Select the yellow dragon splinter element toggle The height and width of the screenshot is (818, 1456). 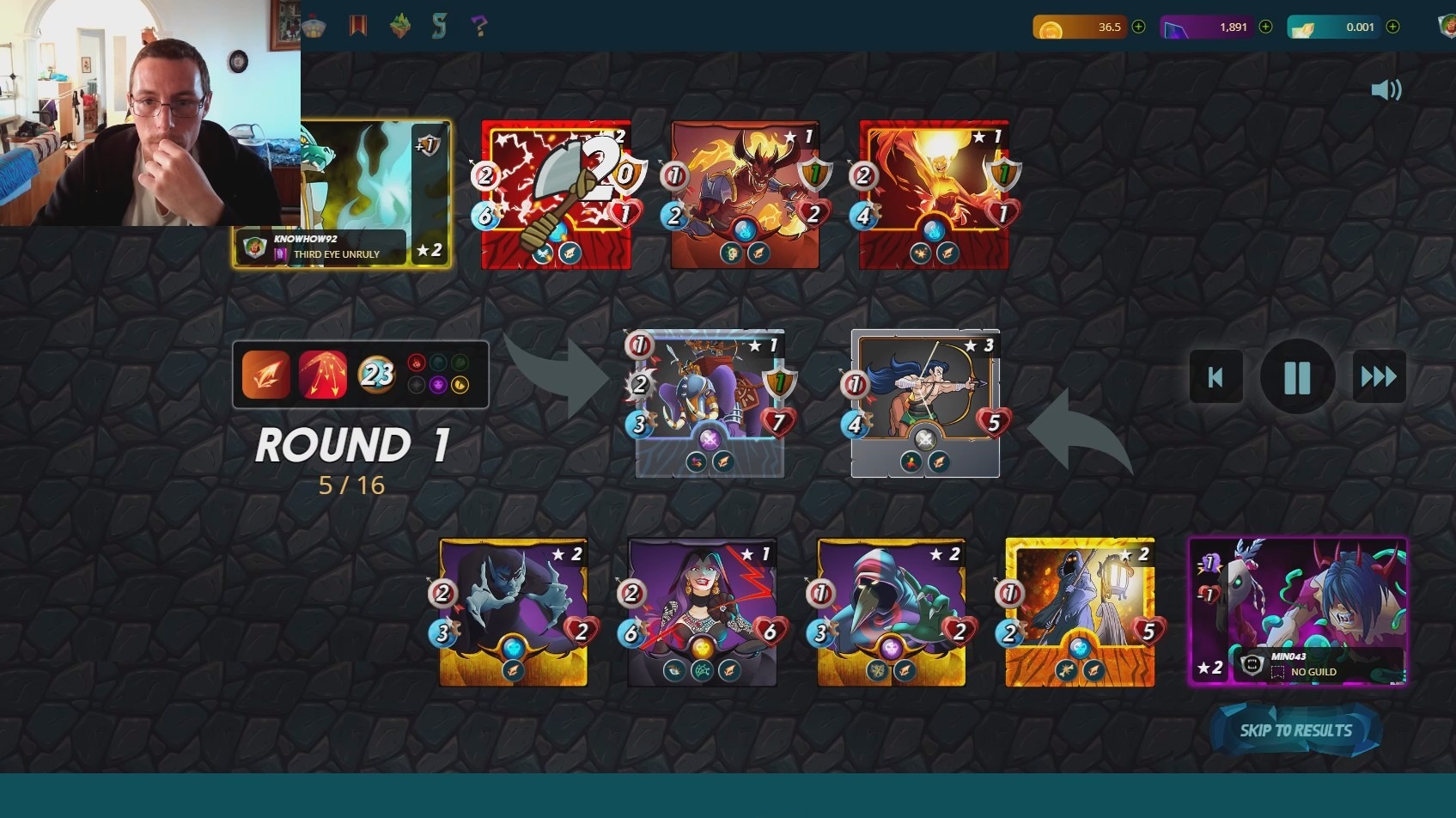460,384
